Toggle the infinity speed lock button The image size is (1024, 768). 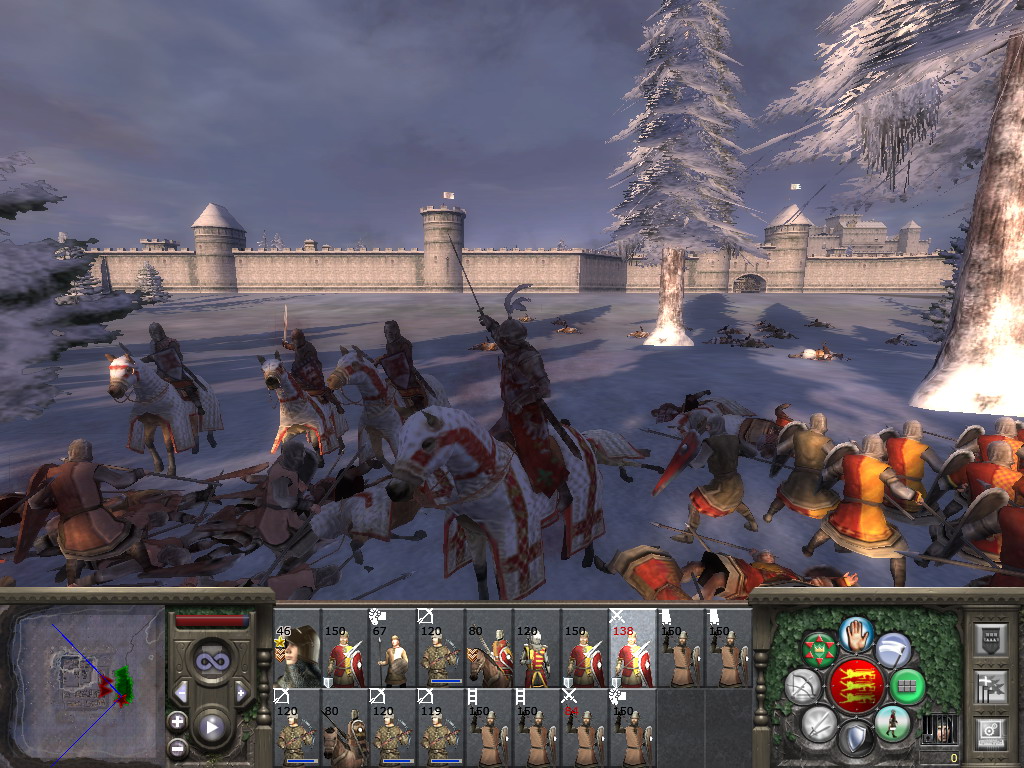(x=211, y=660)
